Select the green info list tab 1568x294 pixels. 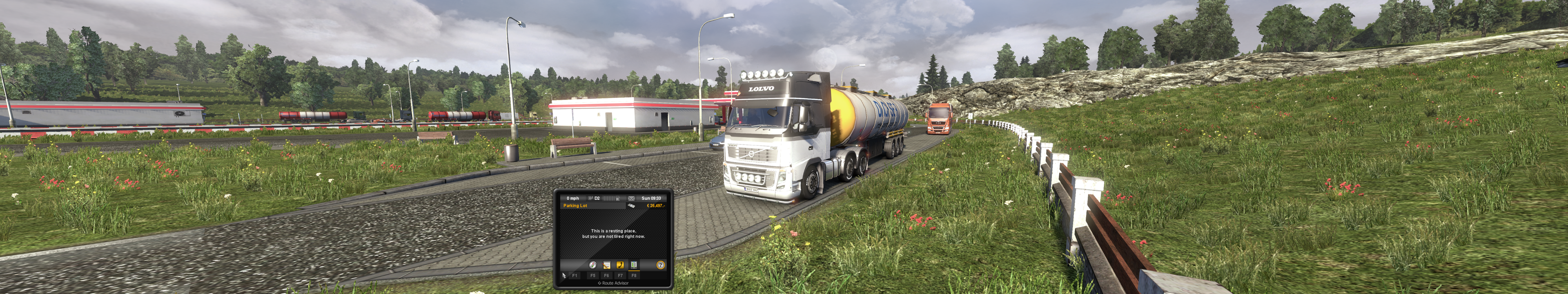point(634,265)
